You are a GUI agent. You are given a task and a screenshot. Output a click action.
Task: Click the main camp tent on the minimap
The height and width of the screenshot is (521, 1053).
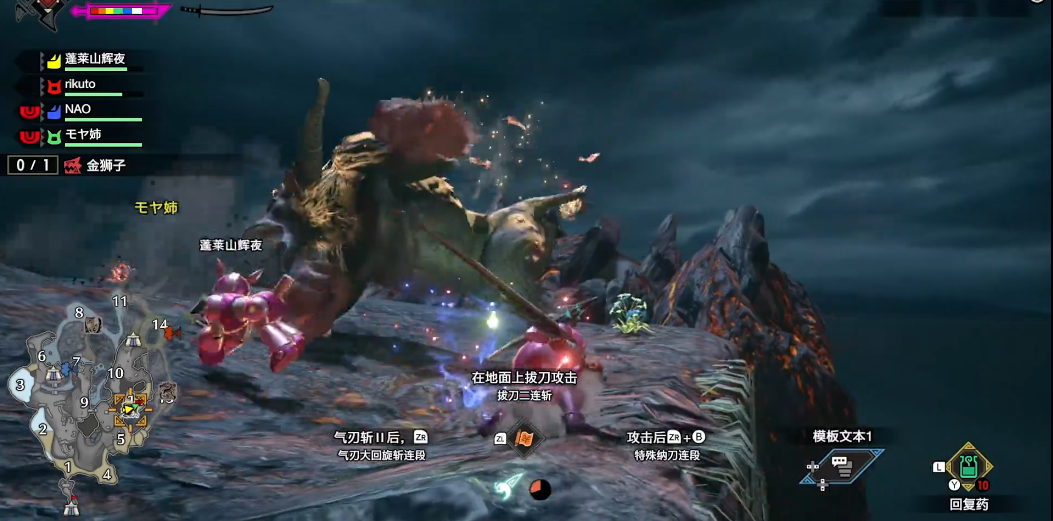(71, 506)
